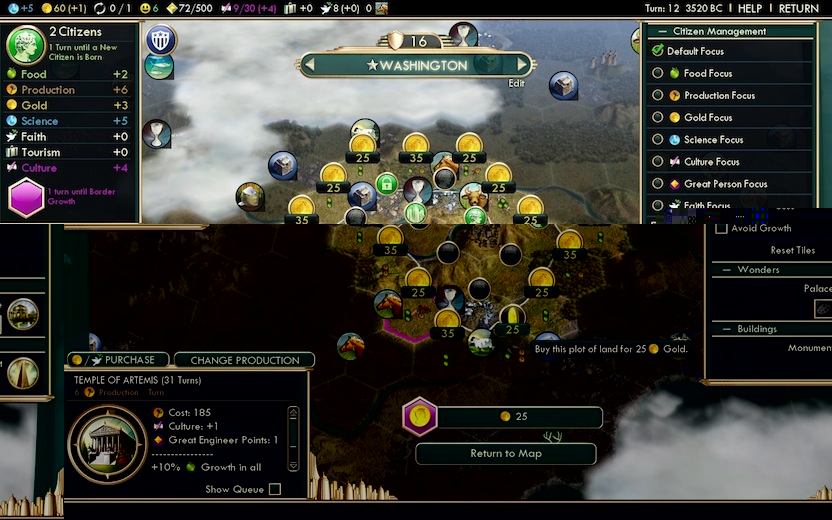The image size is (832, 520).
Task: Select Great Person Focus option
Action: (658, 184)
